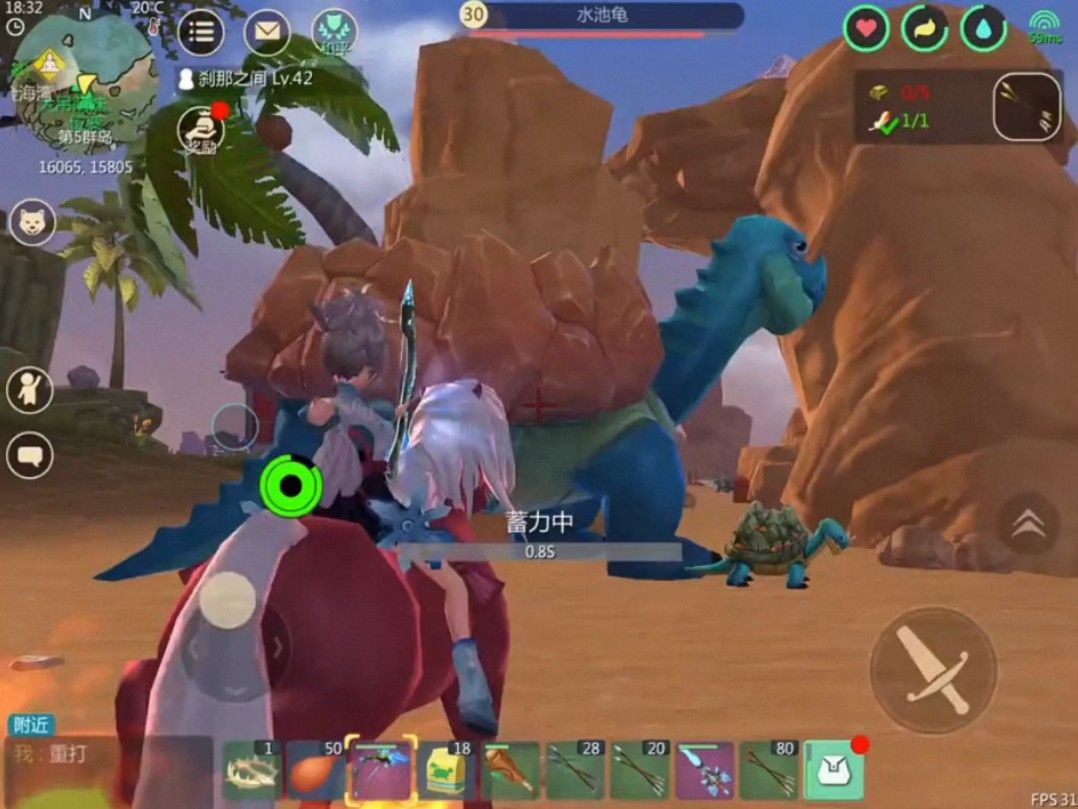Open the pet dog face icon
This screenshot has width=1078, height=809.
(32, 222)
